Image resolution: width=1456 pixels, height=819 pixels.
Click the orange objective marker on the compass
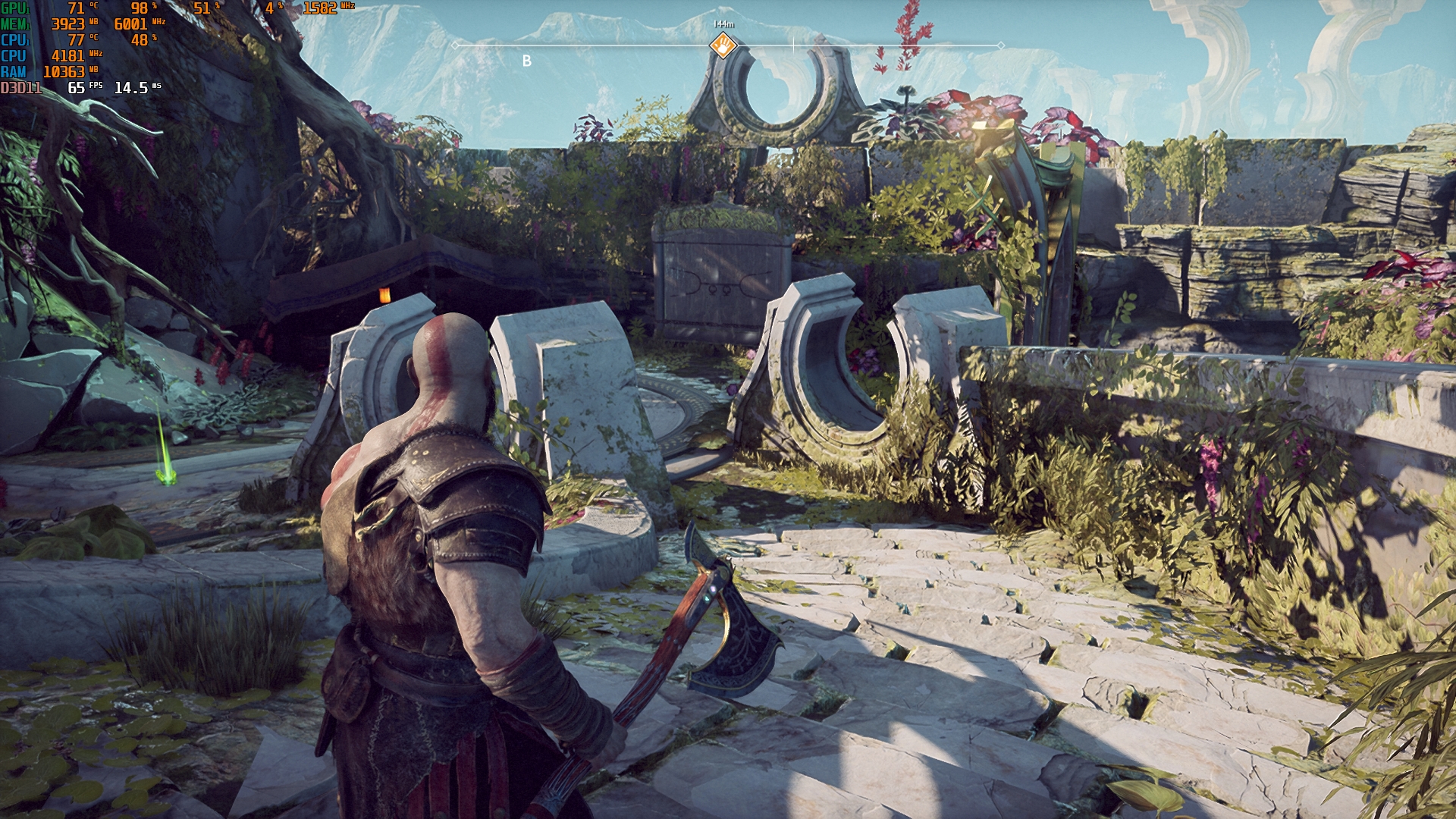coord(723,45)
